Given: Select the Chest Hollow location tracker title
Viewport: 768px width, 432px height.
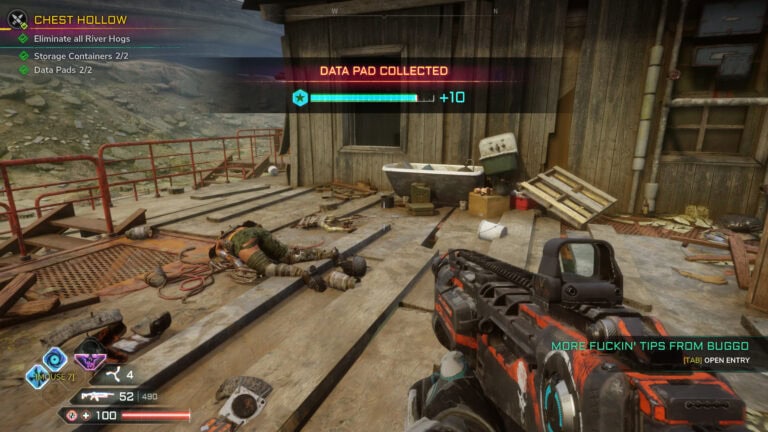Looking at the screenshot, I should [x=81, y=19].
